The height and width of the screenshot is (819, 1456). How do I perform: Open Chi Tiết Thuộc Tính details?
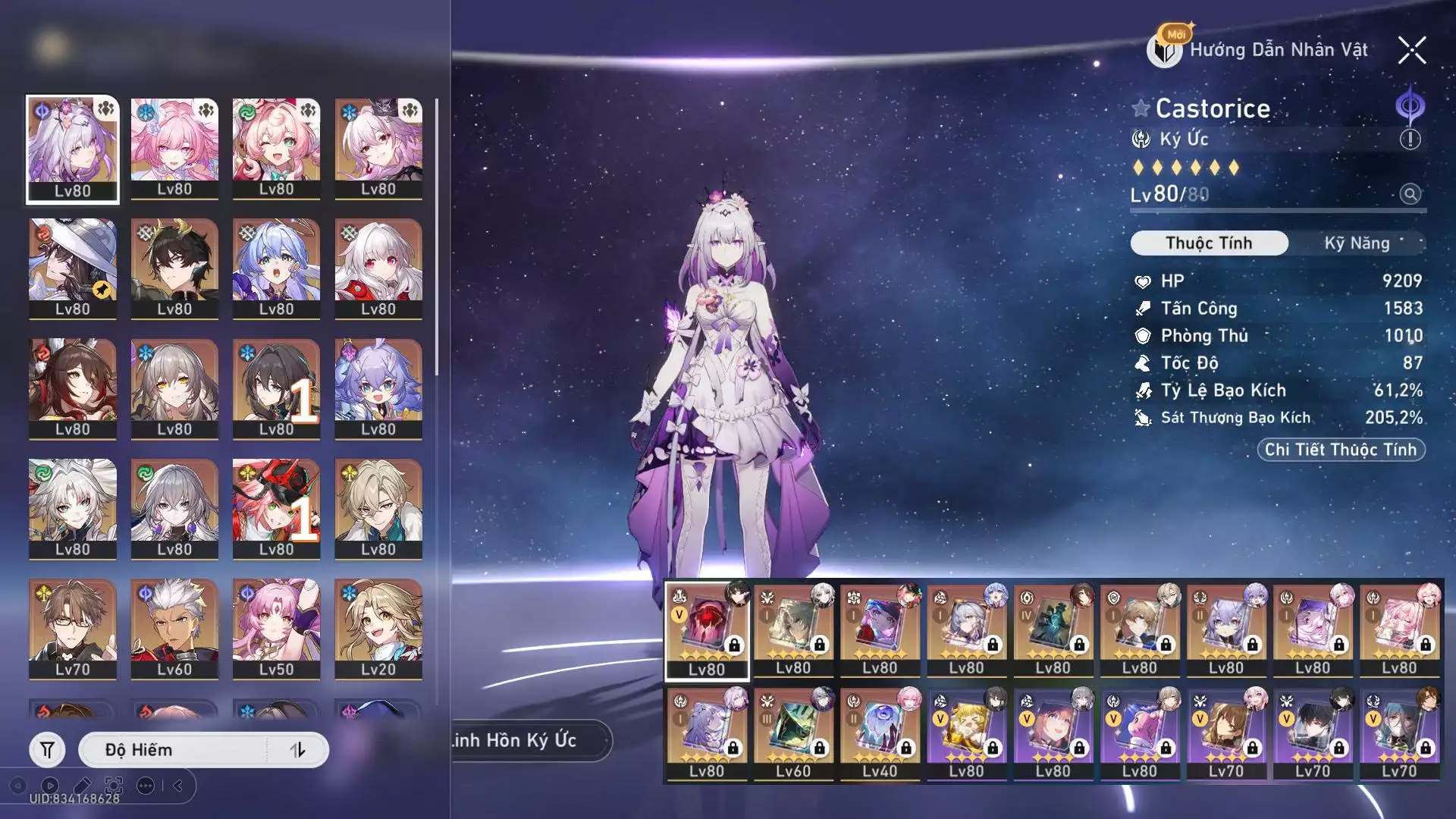click(x=1341, y=450)
